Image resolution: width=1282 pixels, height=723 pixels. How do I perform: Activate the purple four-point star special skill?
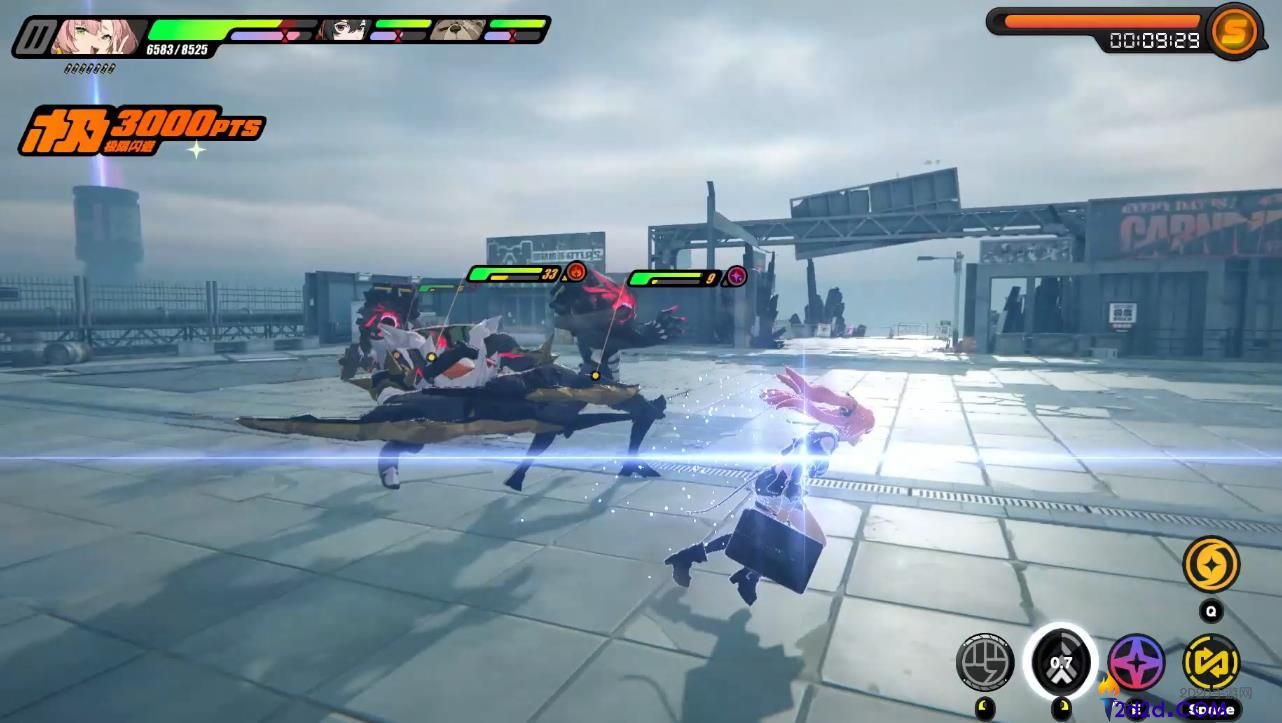point(1136,662)
